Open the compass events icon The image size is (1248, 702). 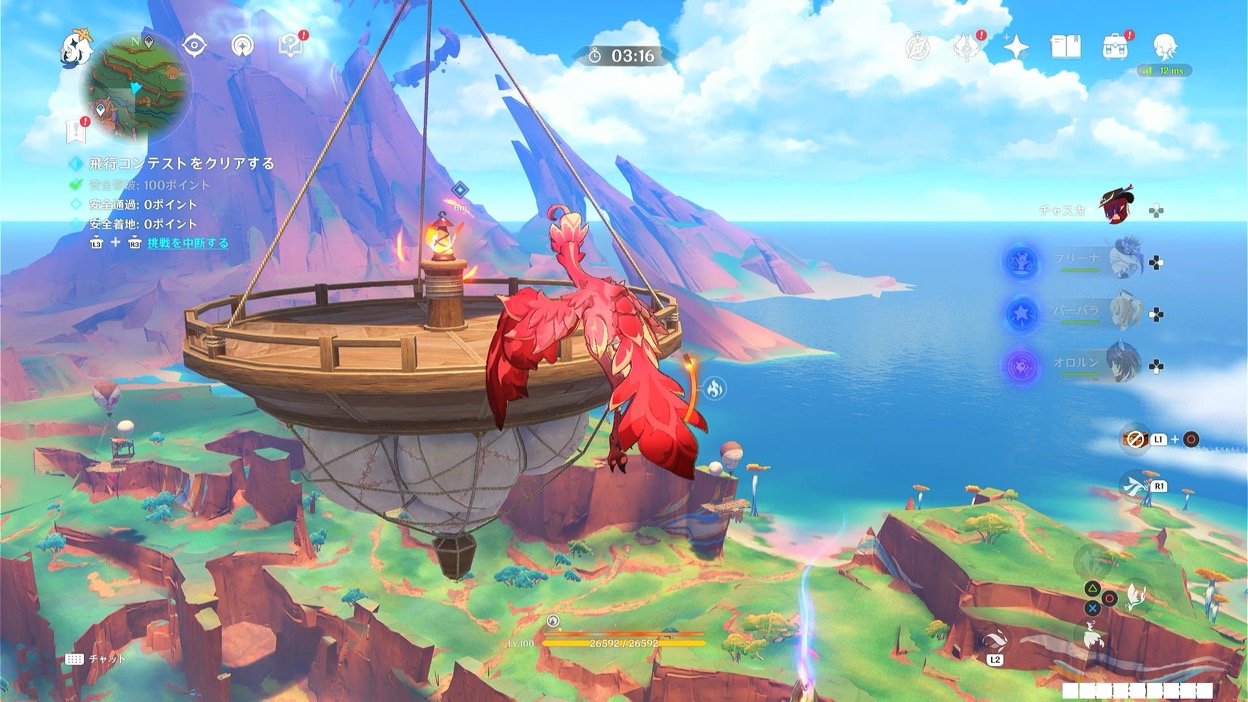click(916, 46)
